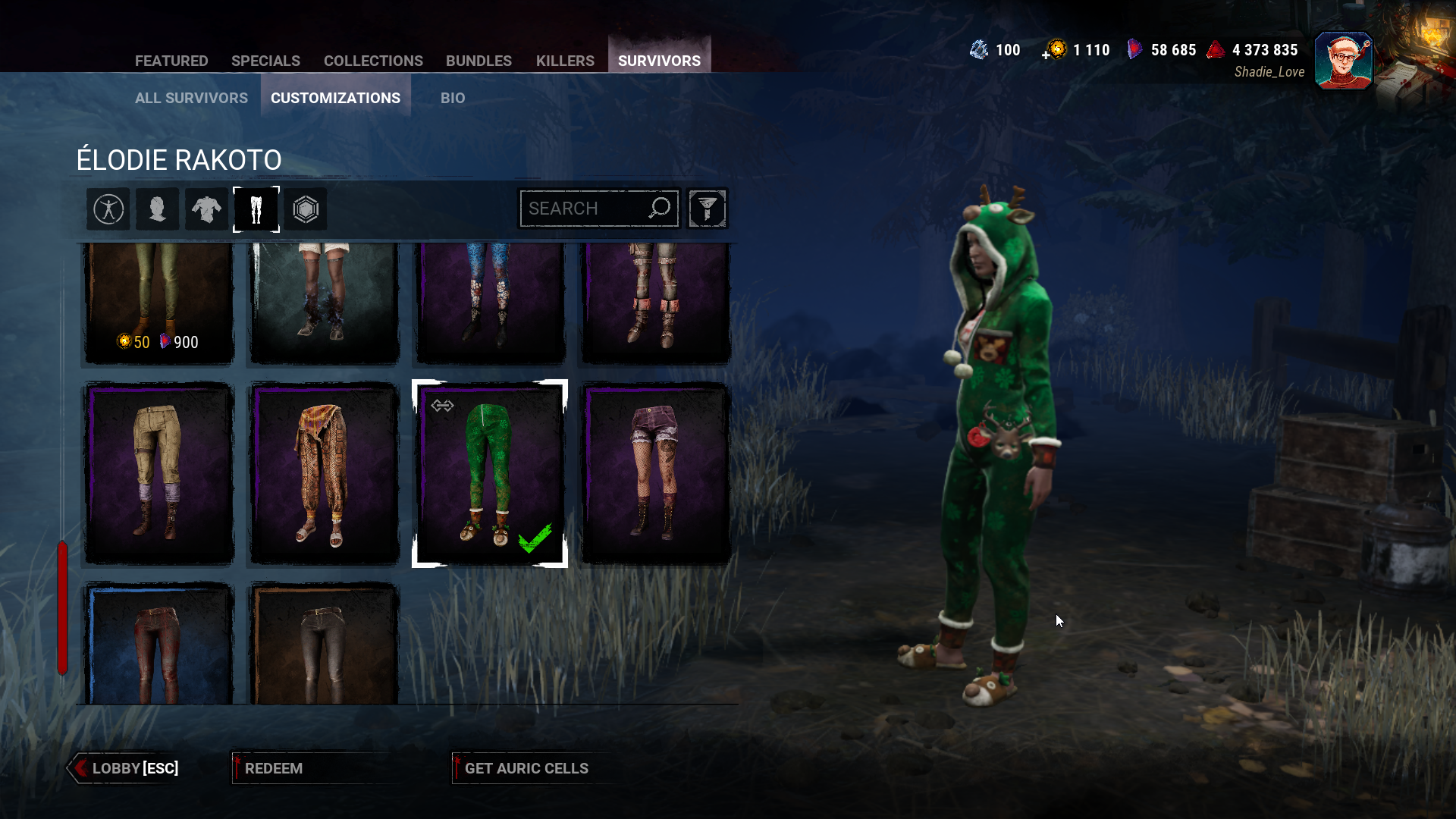
Task: Select the Survivors tab
Action: click(659, 61)
